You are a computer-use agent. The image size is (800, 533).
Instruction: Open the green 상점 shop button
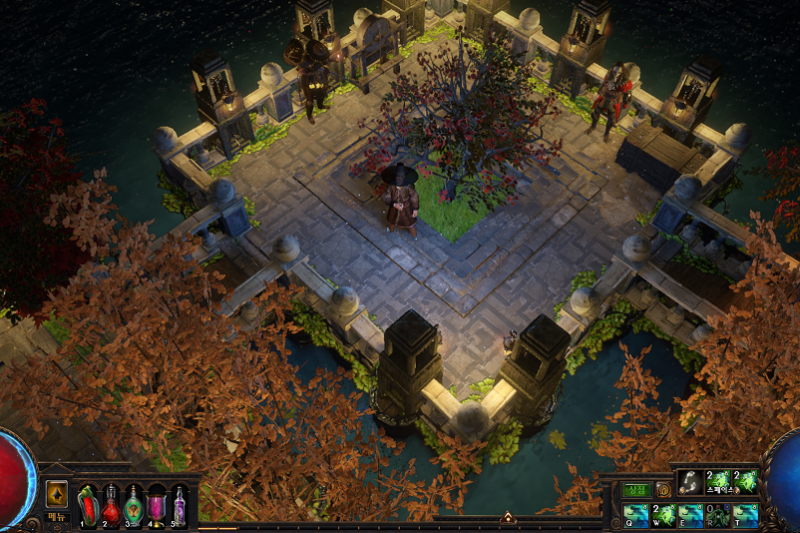pyautogui.click(x=637, y=490)
